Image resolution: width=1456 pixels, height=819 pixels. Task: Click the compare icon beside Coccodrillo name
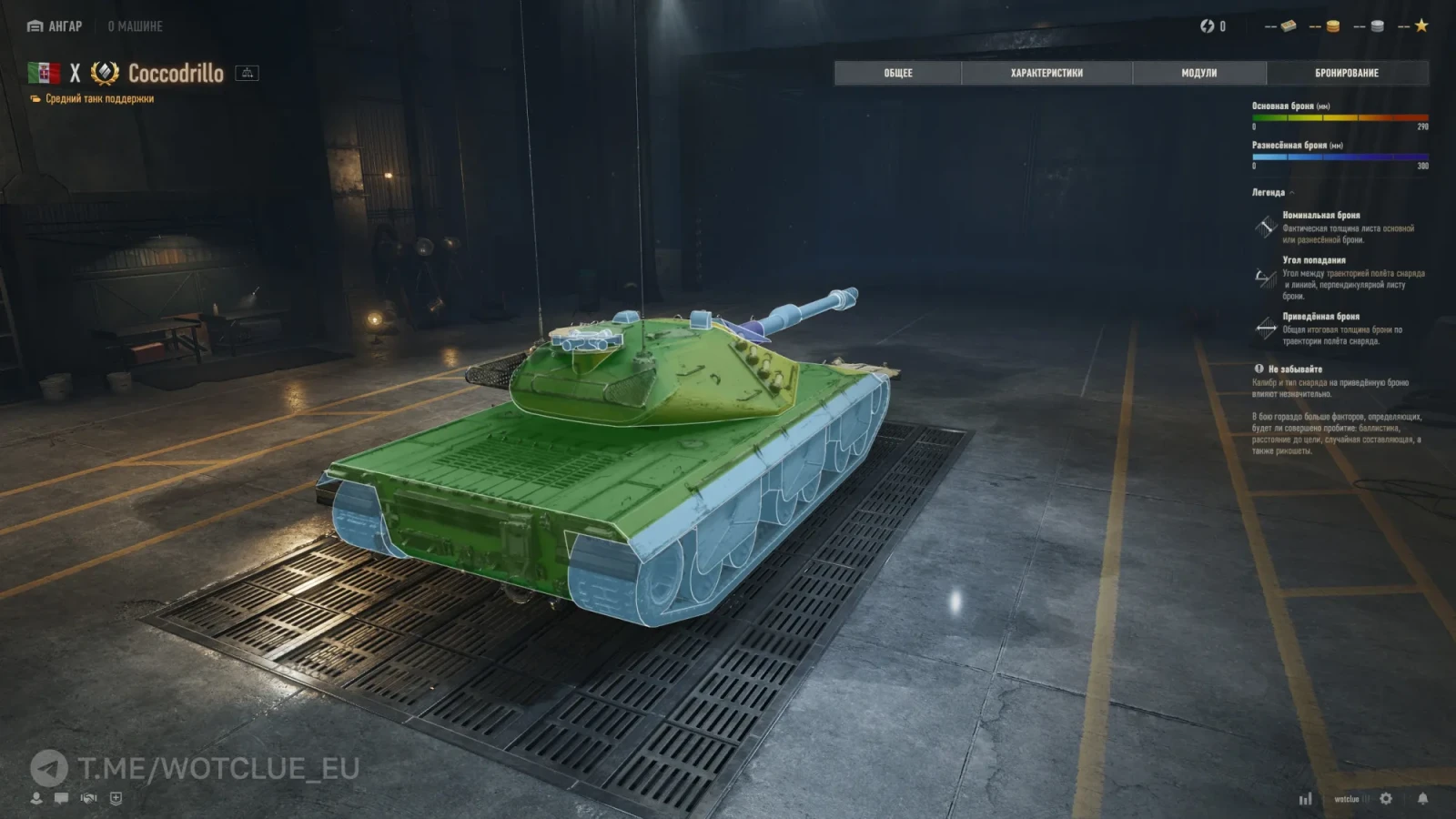click(x=247, y=73)
